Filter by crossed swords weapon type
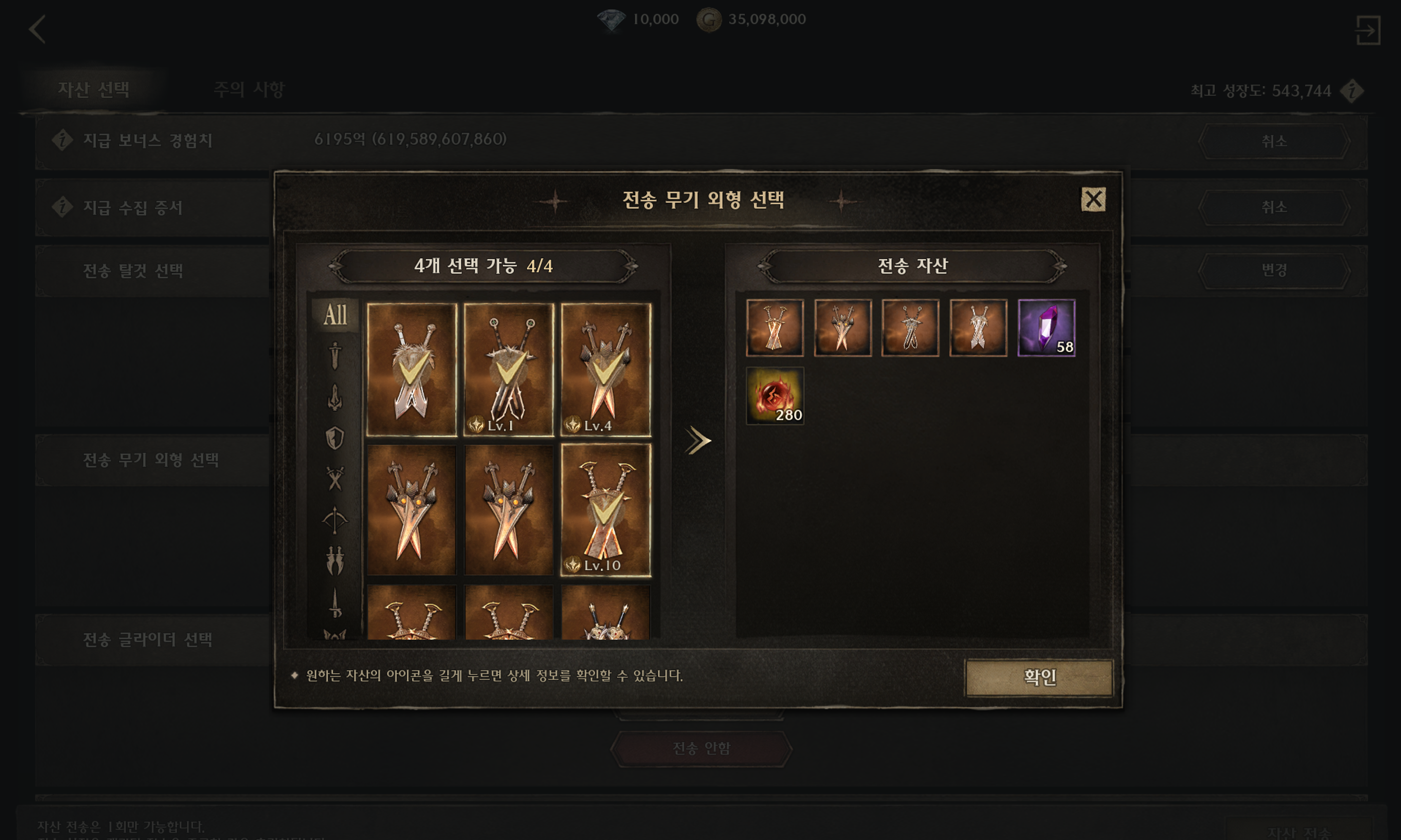Viewport: 1401px width, 840px height. click(335, 479)
